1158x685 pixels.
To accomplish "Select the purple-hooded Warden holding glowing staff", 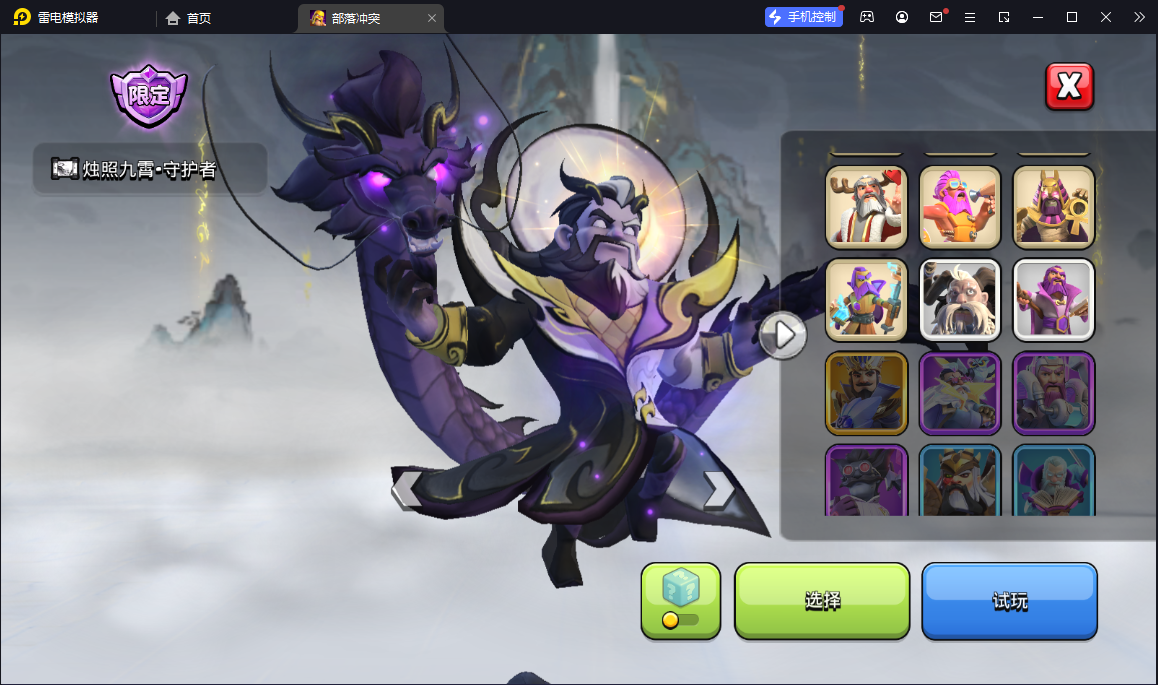I will [866, 300].
